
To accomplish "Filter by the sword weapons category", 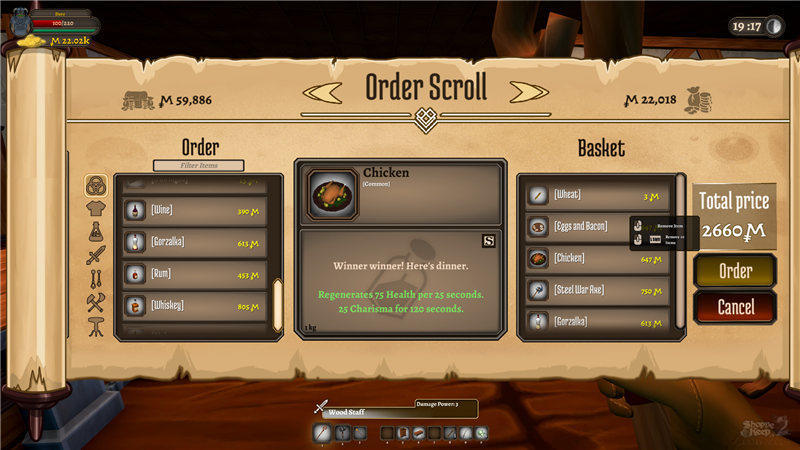I will (96, 254).
